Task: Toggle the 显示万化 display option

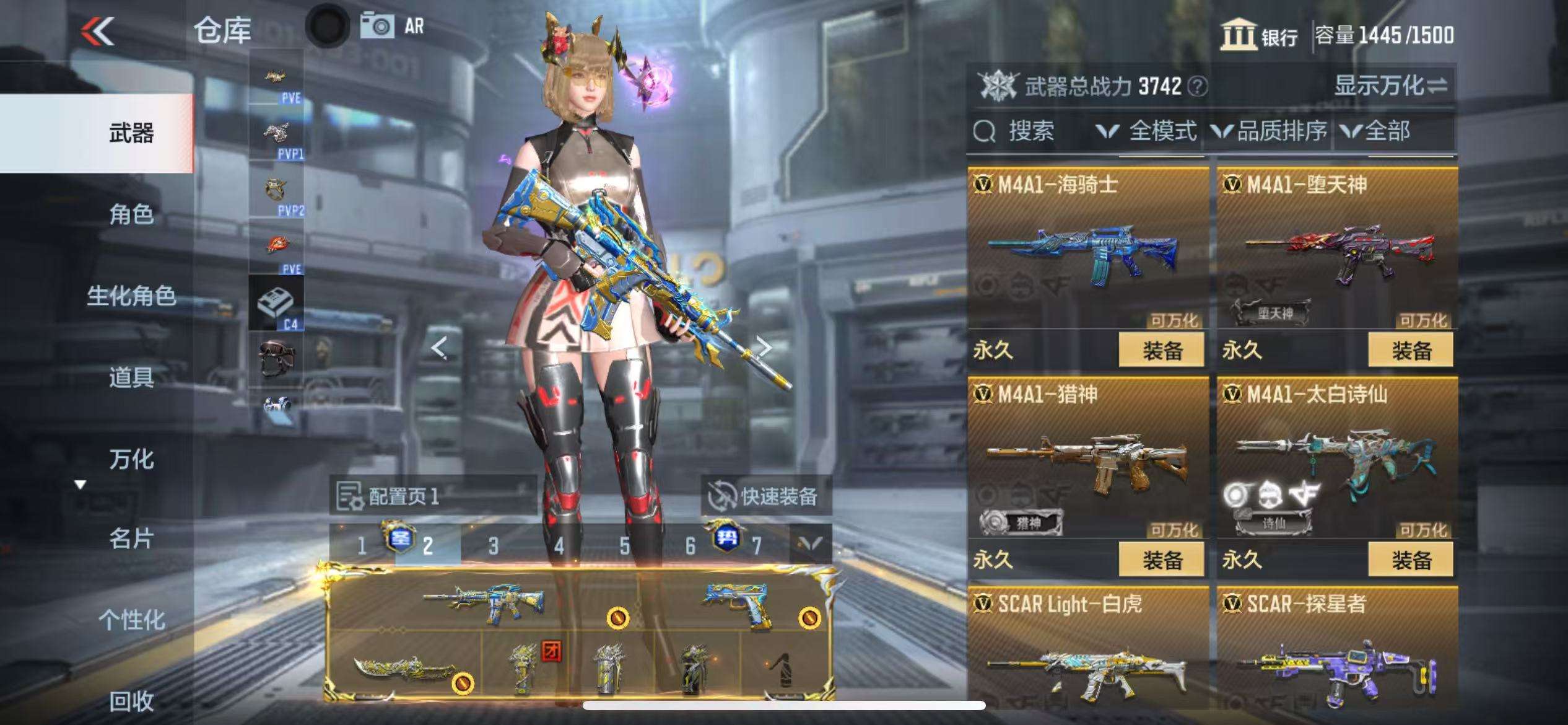Action: point(1390,86)
